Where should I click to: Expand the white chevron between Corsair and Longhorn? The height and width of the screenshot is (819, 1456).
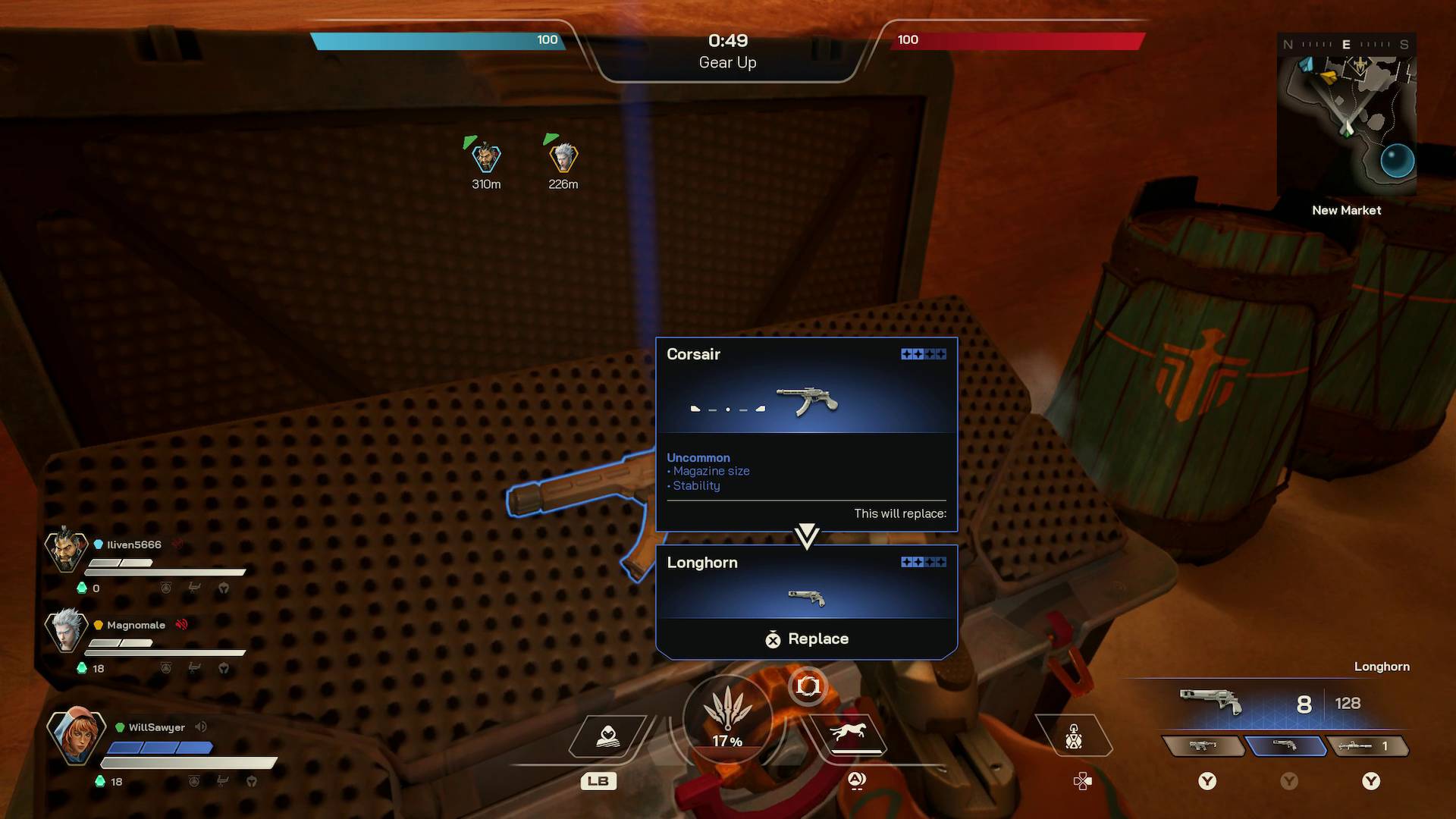[806, 535]
